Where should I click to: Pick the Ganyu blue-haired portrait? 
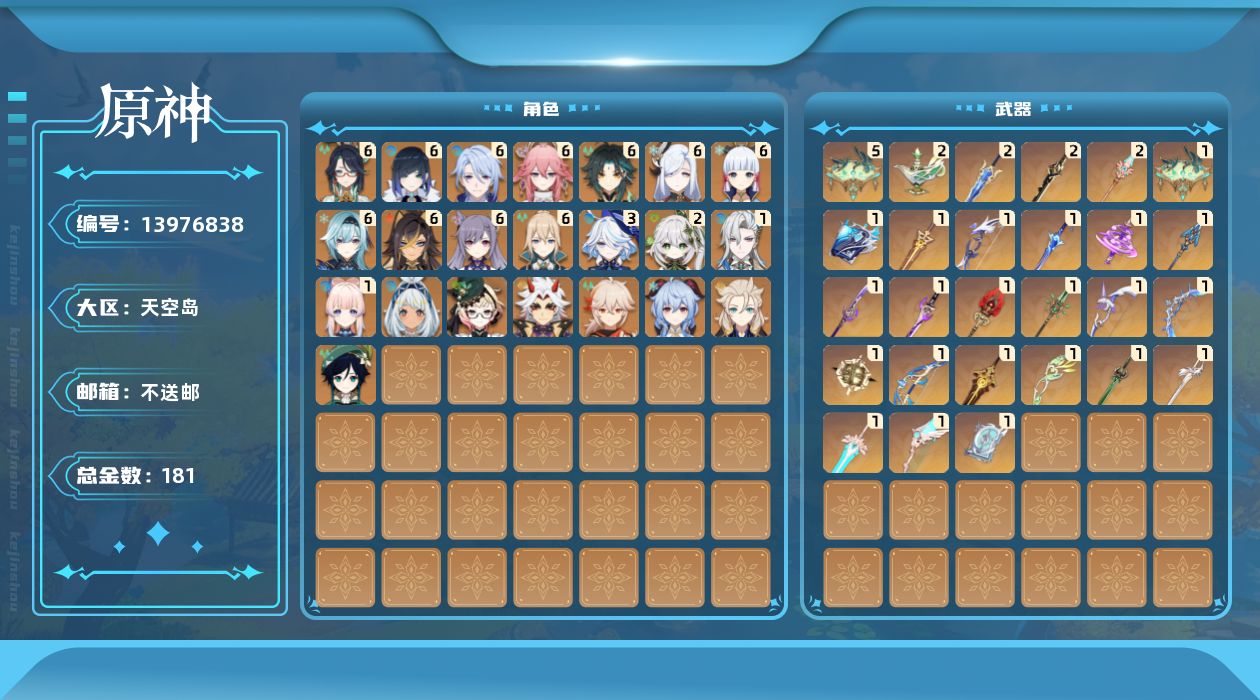[x=676, y=307]
